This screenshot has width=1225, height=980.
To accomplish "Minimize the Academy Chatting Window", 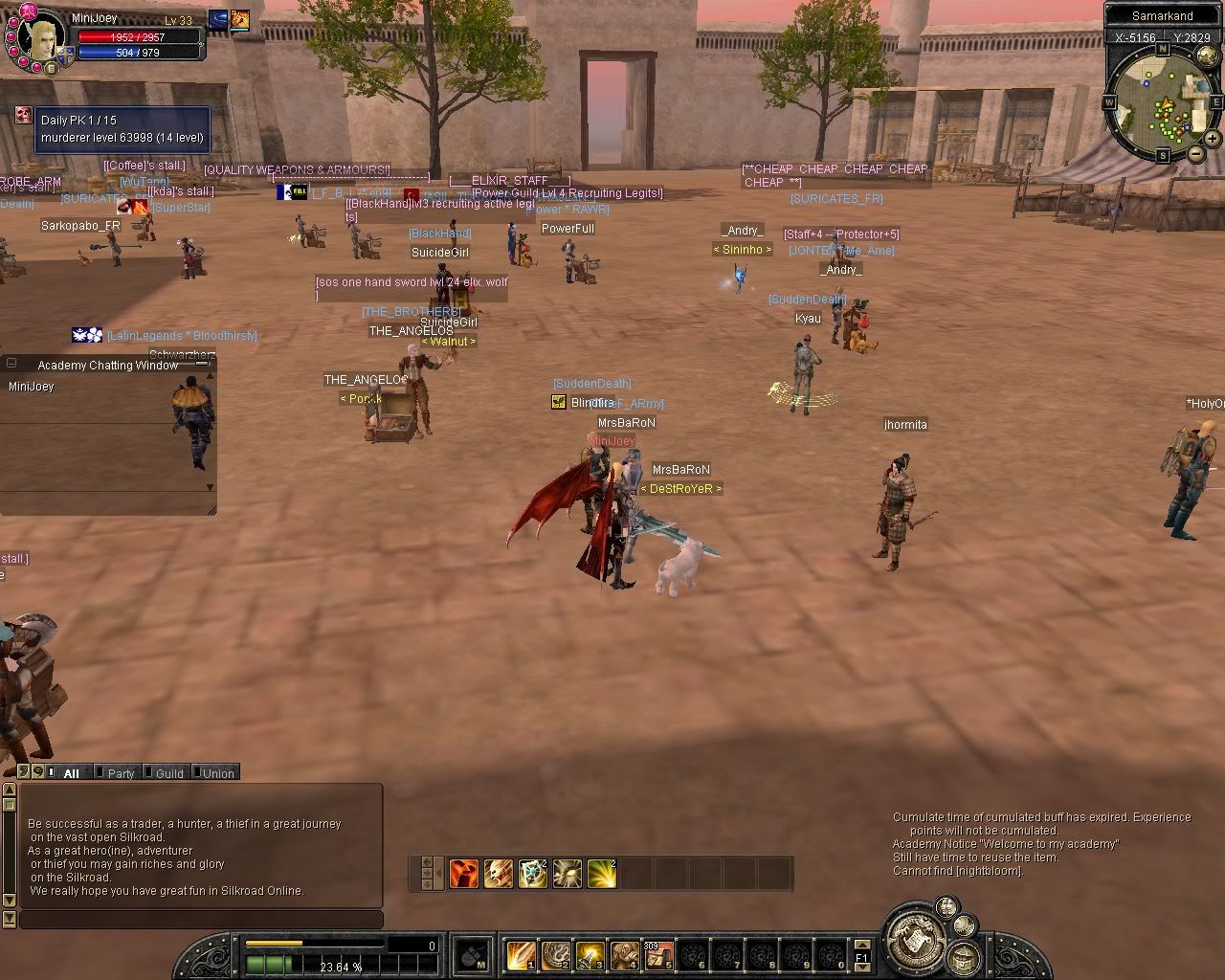I will tap(11, 364).
